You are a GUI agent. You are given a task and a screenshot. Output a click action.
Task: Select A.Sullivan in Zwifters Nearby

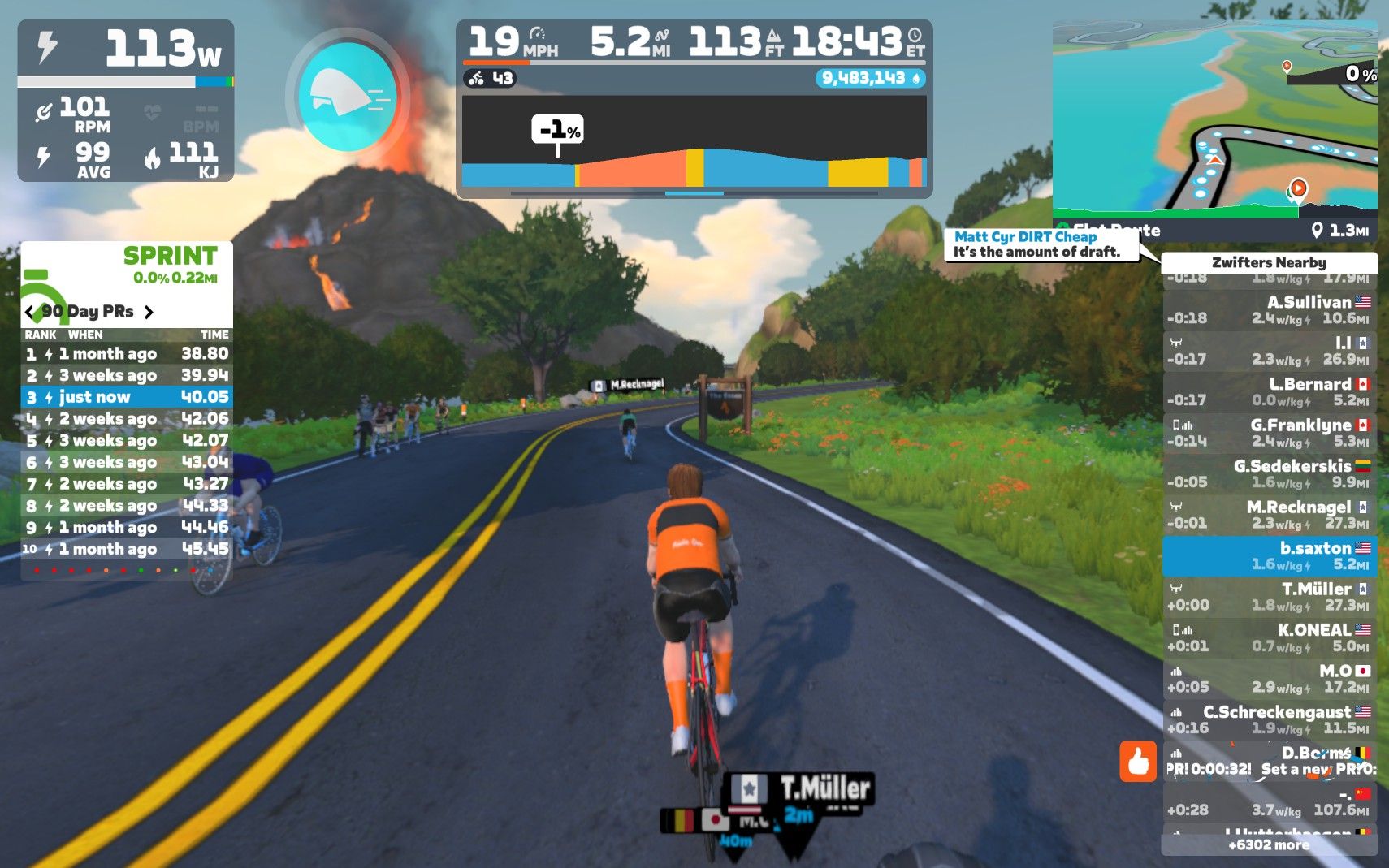pyautogui.click(x=1269, y=310)
